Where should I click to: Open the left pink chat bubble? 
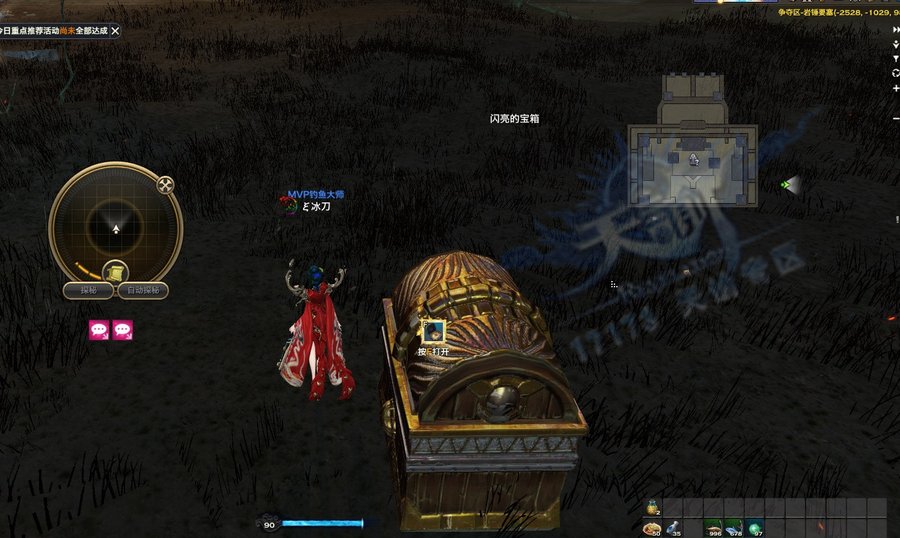[99, 329]
